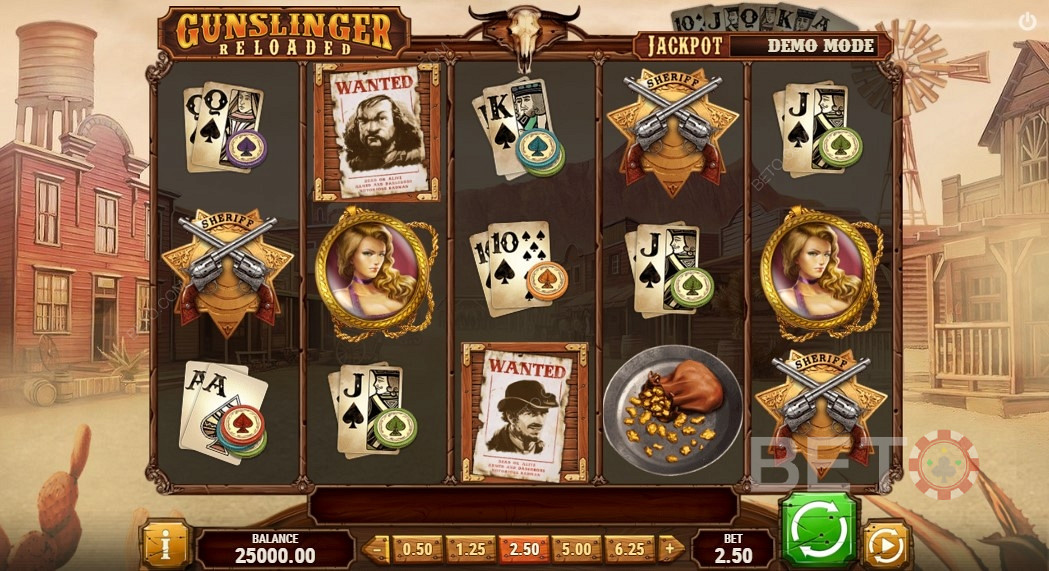Choose the 1.25 bet amount
Image resolution: width=1049 pixels, height=571 pixels.
(x=470, y=549)
